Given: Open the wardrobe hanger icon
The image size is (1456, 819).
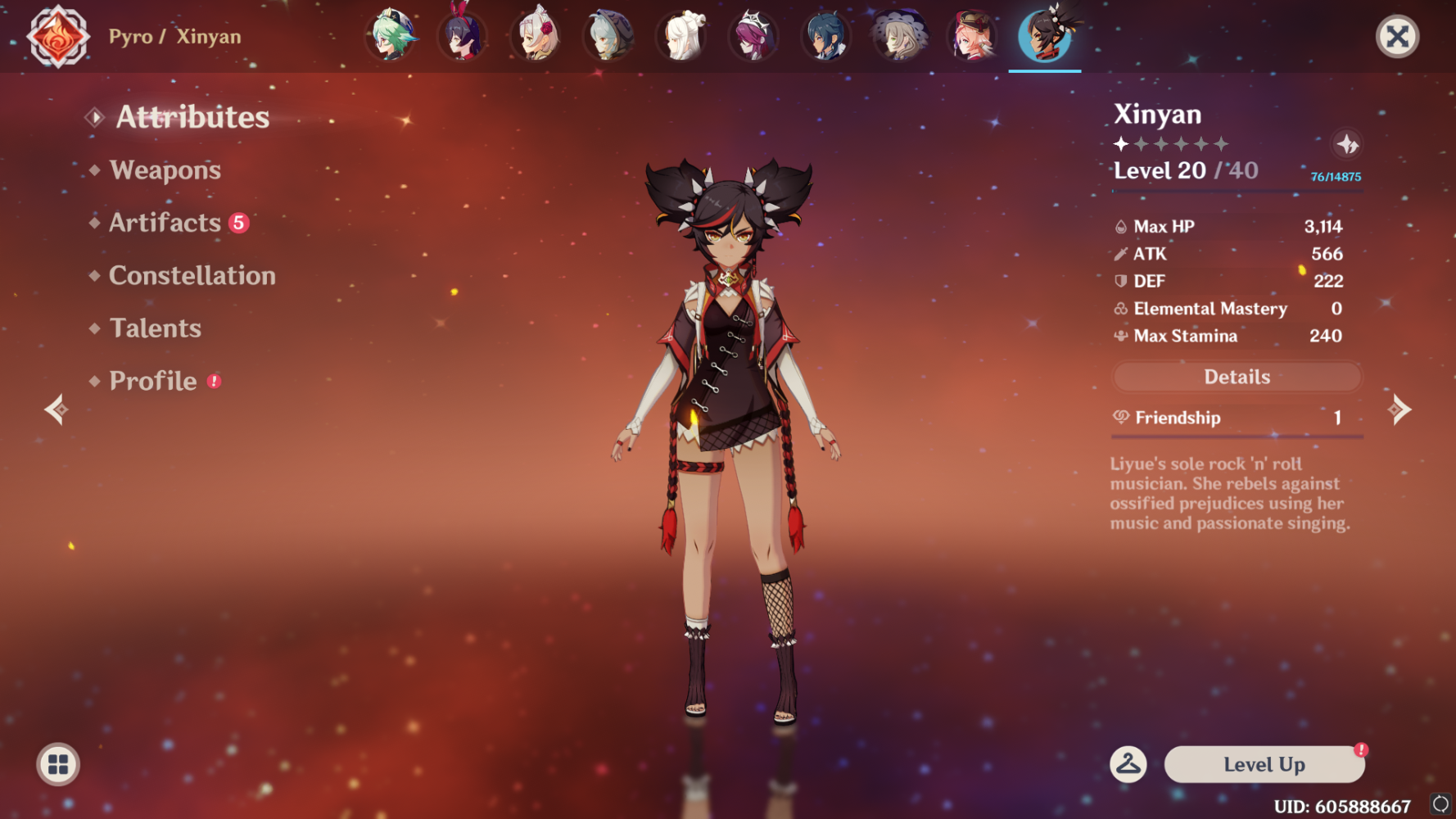Looking at the screenshot, I should 1130,764.
